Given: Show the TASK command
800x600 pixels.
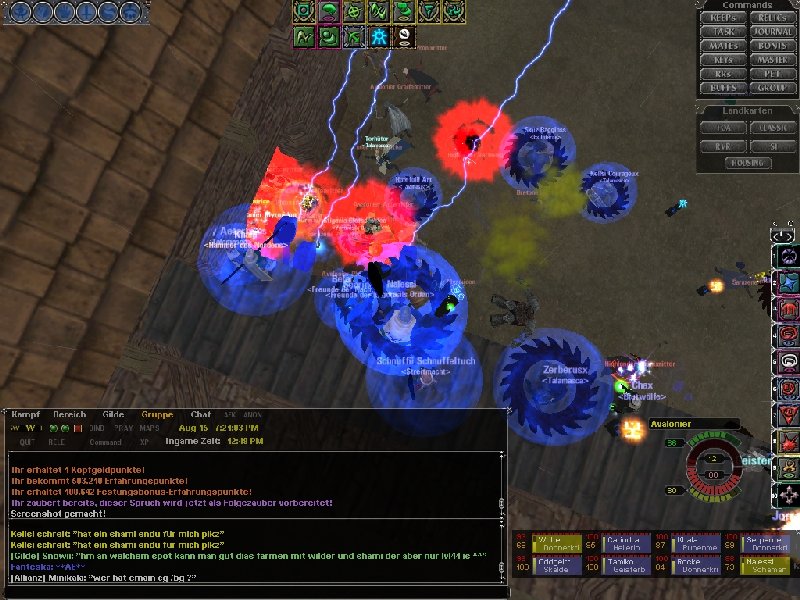Looking at the screenshot, I should pyautogui.click(x=723, y=32).
